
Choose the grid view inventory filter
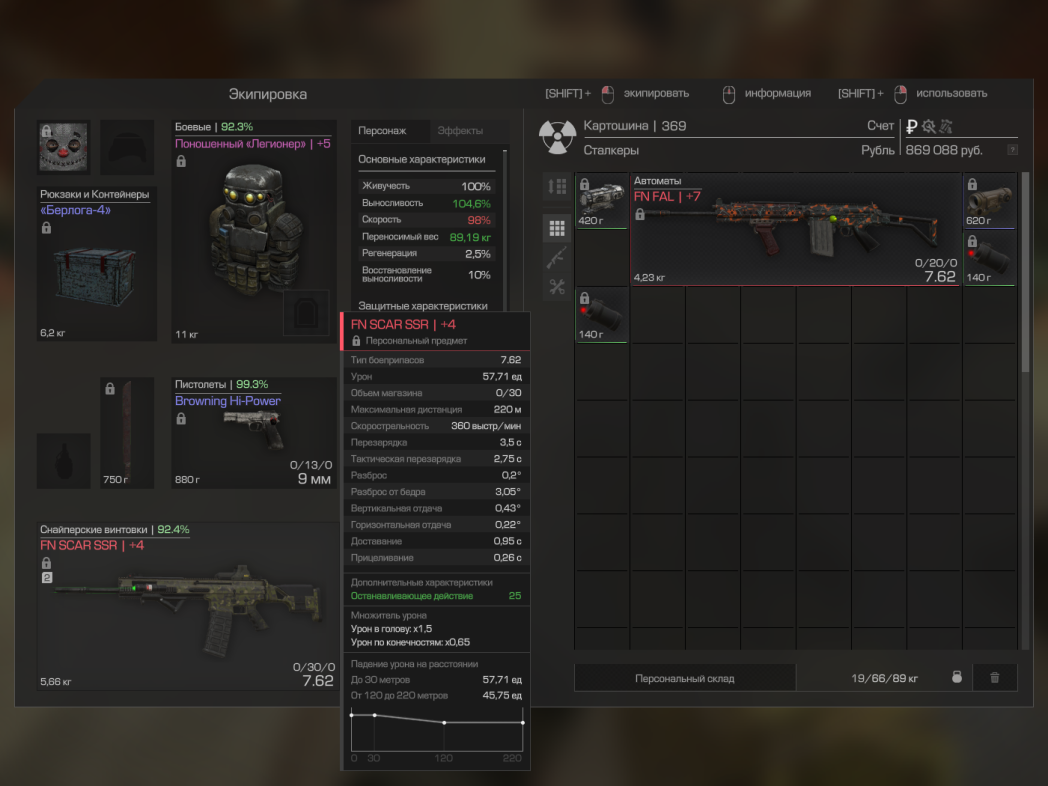[x=557, y=228]
